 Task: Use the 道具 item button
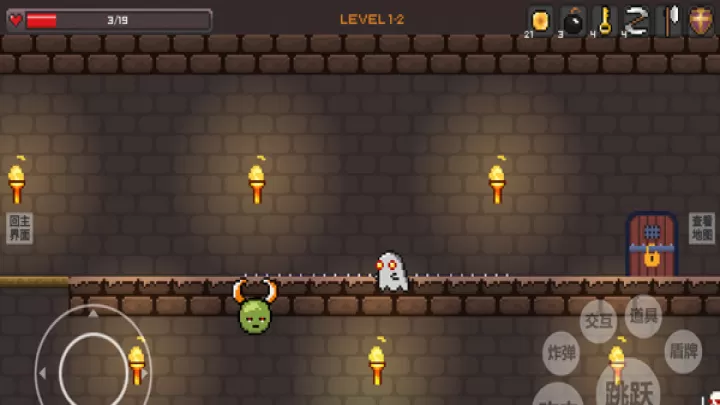tap(644, 315)
